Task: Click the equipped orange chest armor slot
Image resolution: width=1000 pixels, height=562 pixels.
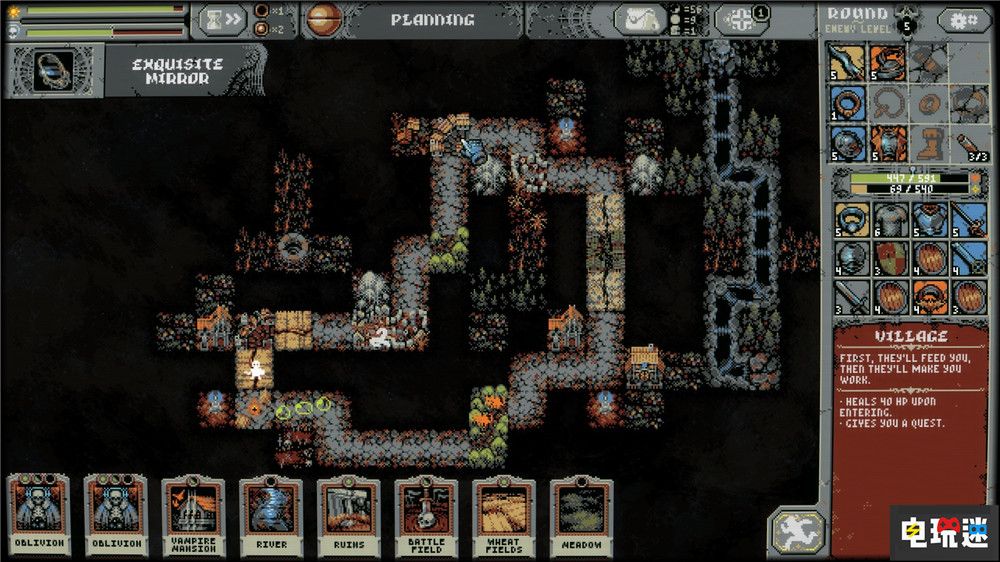Action: pyautogui.click(x=888, y=142)
